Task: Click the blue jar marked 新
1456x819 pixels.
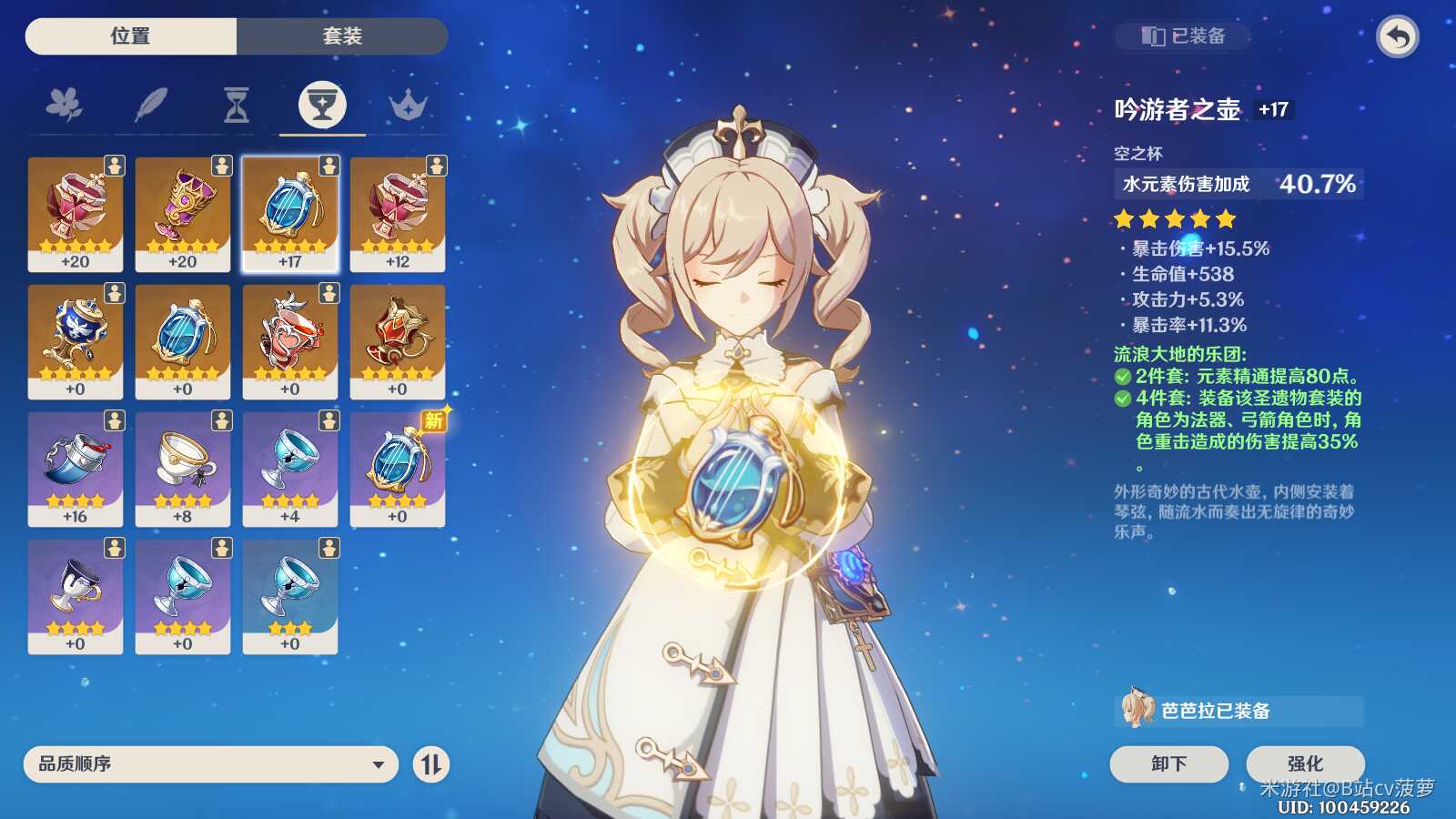Action: [398, 469]
